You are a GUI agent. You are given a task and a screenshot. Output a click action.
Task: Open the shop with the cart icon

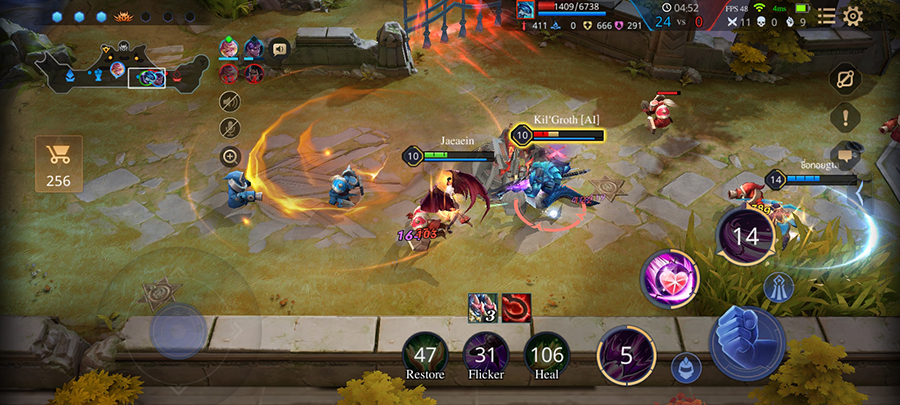tap(58, 164)
